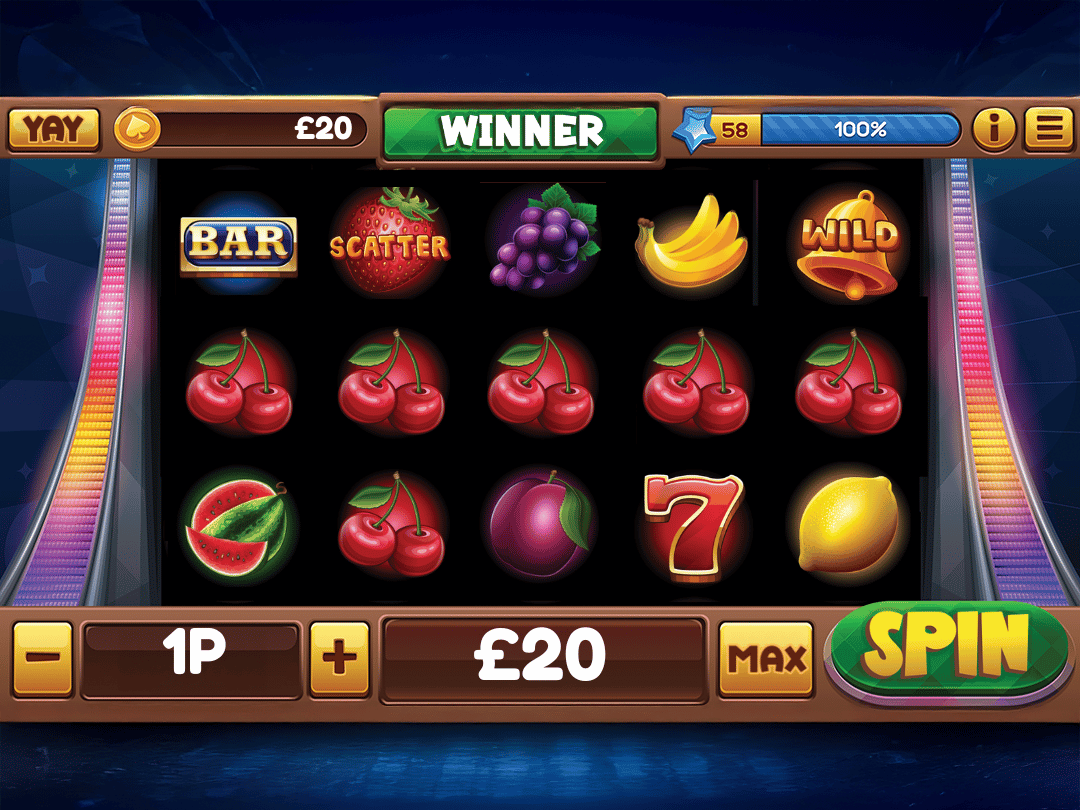Open the info screen with the i button
Image resolution: width=1080 pixels, height=810 pixels.
[993, 129]
